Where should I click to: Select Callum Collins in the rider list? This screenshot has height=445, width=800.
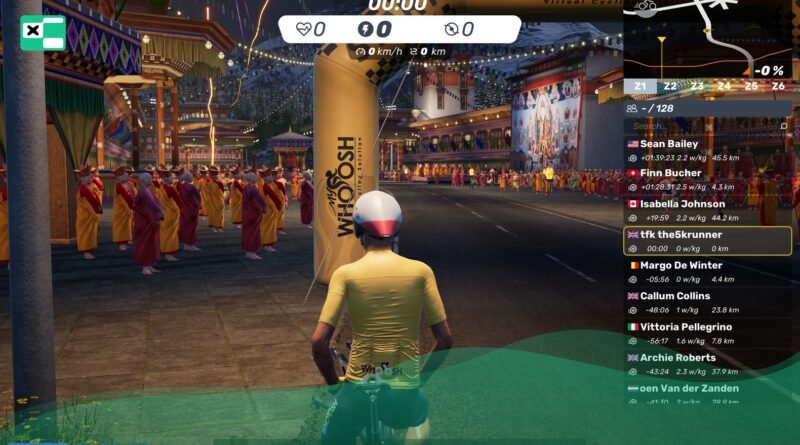point(707,302)
